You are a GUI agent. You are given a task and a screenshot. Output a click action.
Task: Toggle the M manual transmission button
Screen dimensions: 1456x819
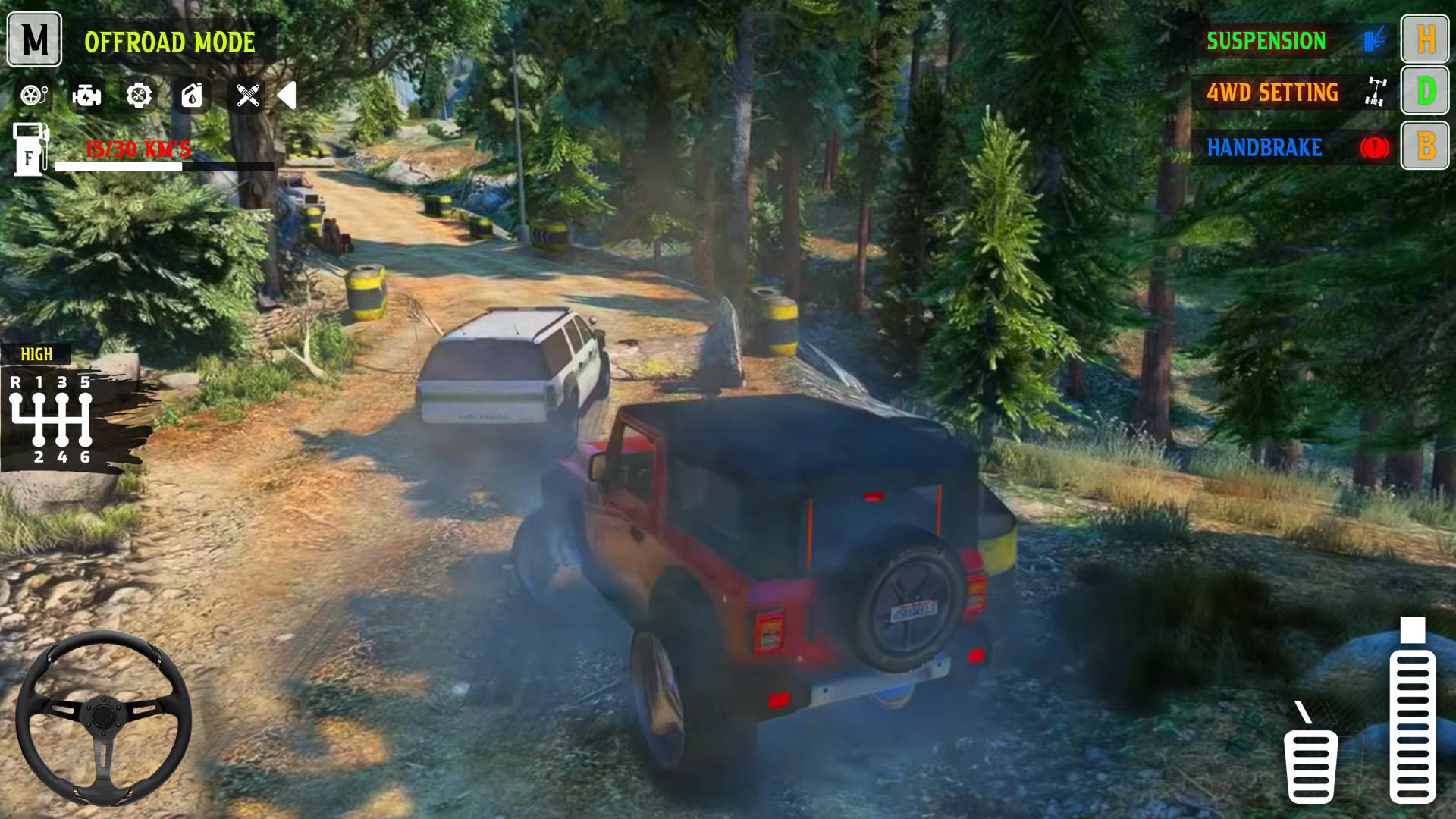(33, 40)
